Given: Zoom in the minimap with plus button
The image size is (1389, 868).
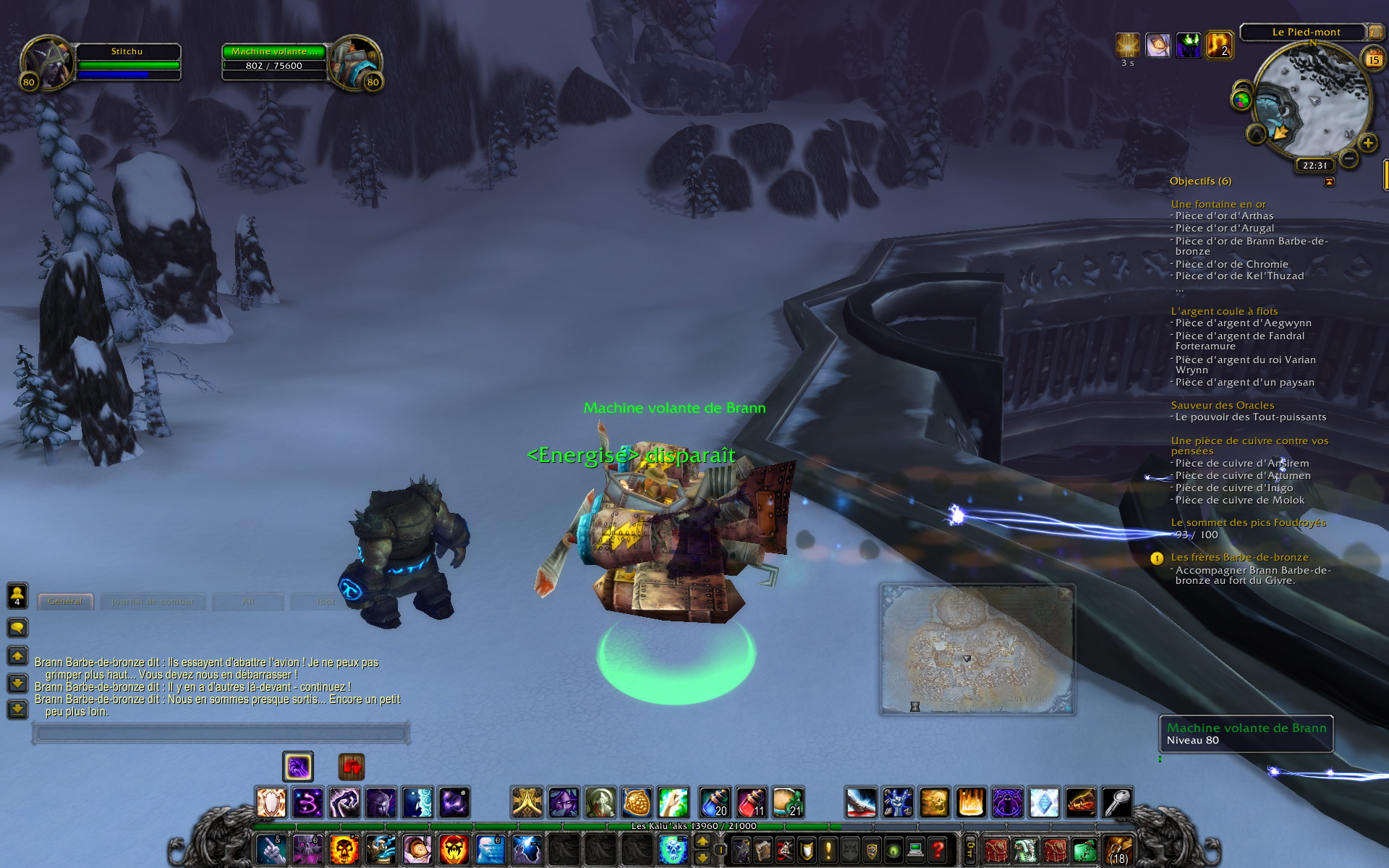Looking at the screenshot, I should tap(1367, 143).
